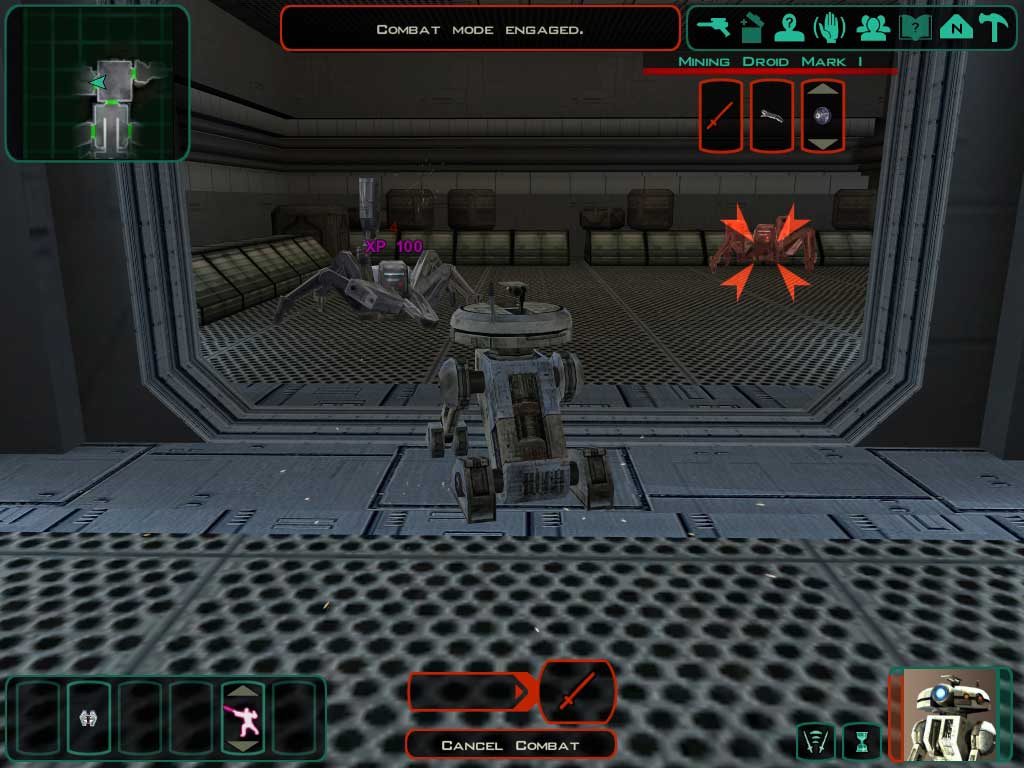Open the party selection group icon
The width and height of the screenshot is (1024, 768).
click(873, 27)
